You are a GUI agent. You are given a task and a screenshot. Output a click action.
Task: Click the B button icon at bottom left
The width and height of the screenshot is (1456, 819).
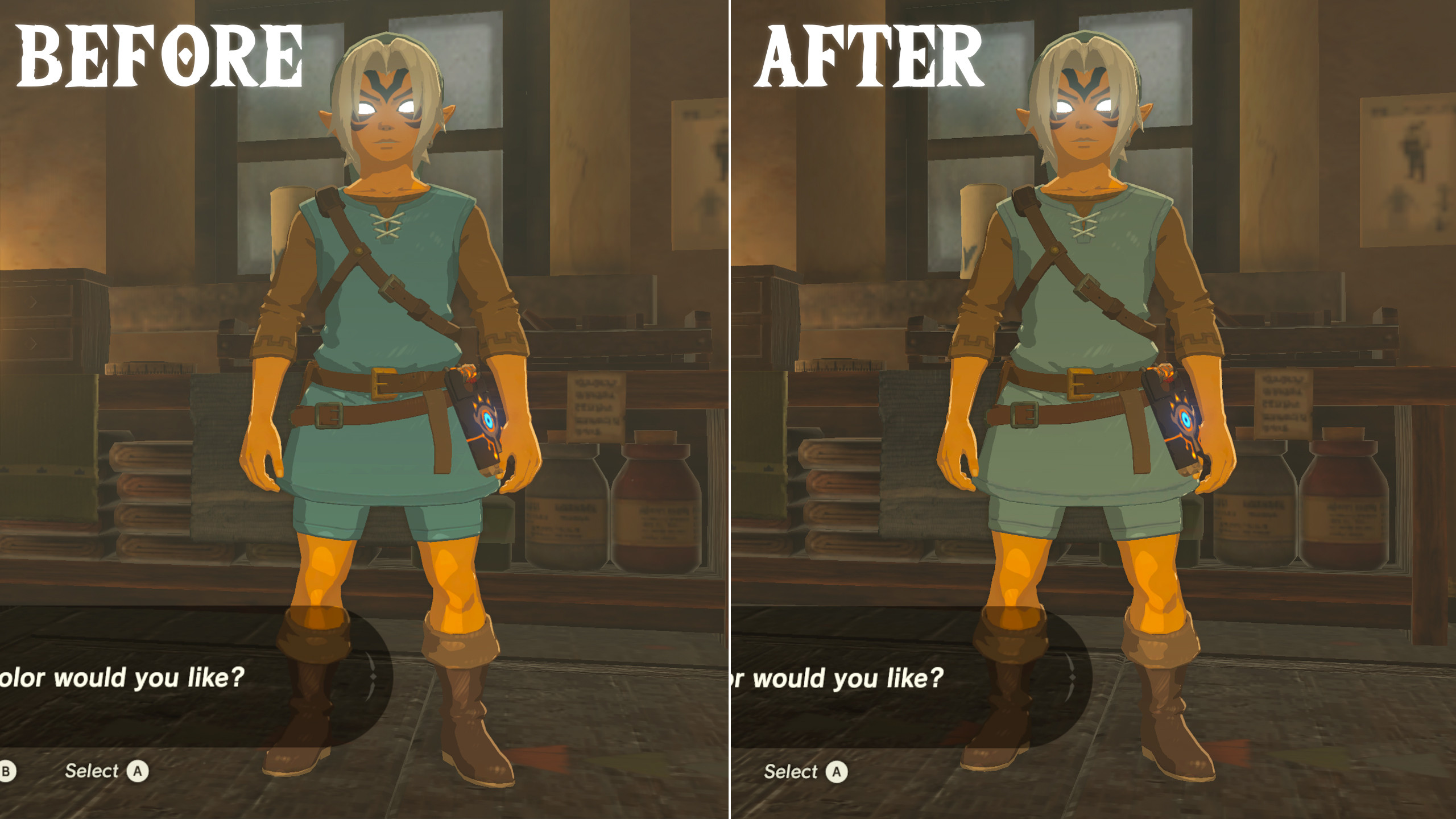pos(6,771)
